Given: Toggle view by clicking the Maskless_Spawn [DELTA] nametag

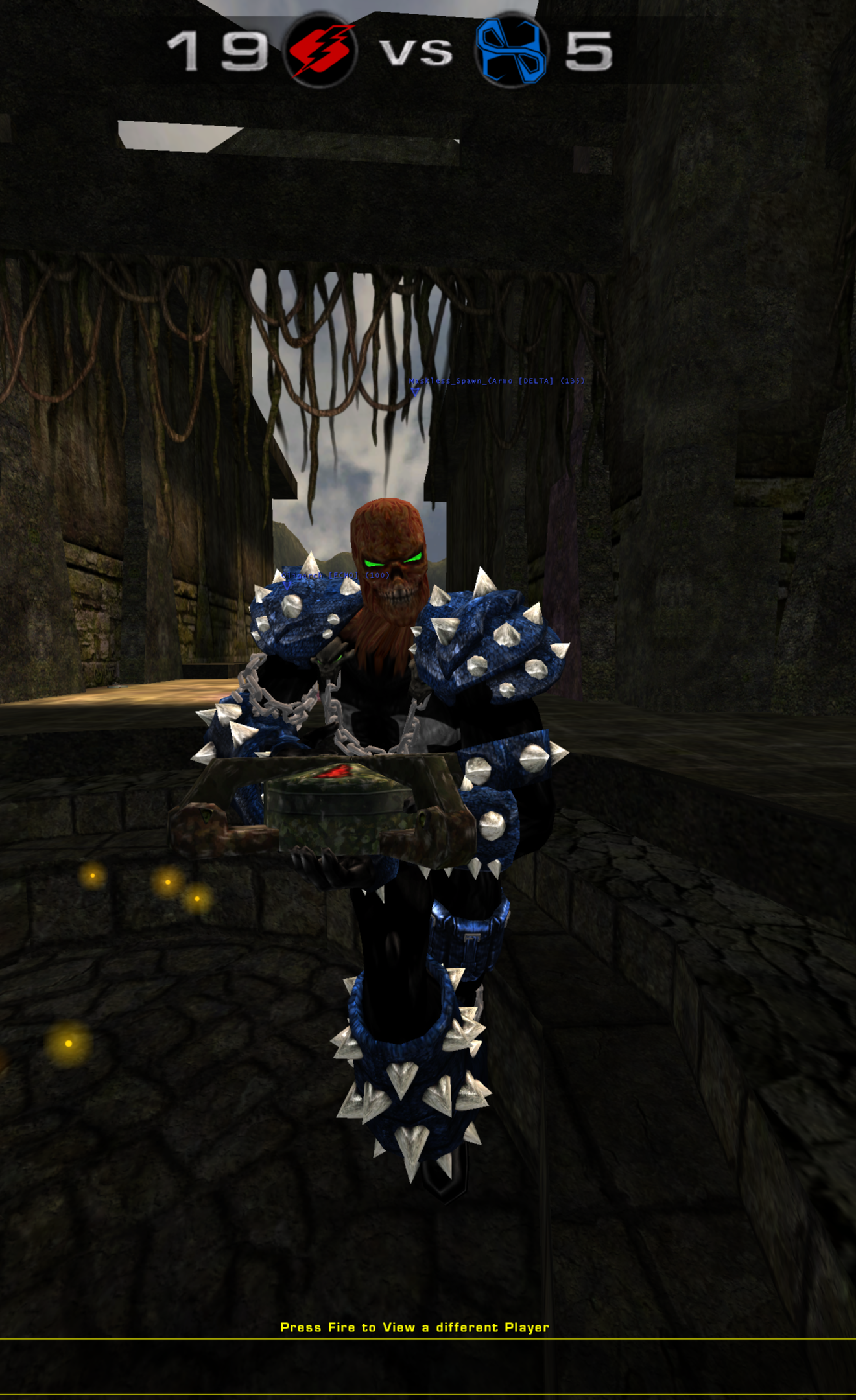Looking at the screenshot, I should coord(496,381).
